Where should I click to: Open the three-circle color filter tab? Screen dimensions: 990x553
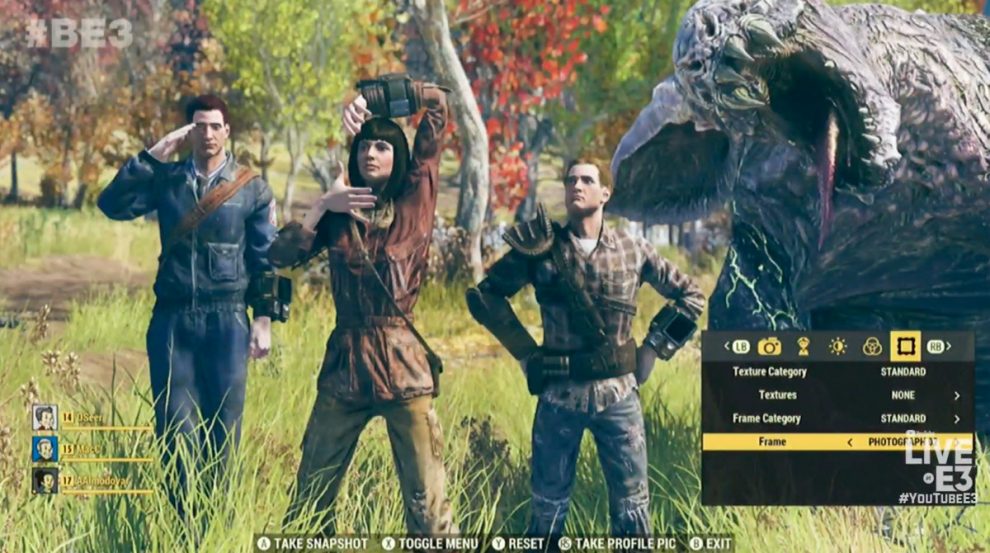[x=872, y=347]
